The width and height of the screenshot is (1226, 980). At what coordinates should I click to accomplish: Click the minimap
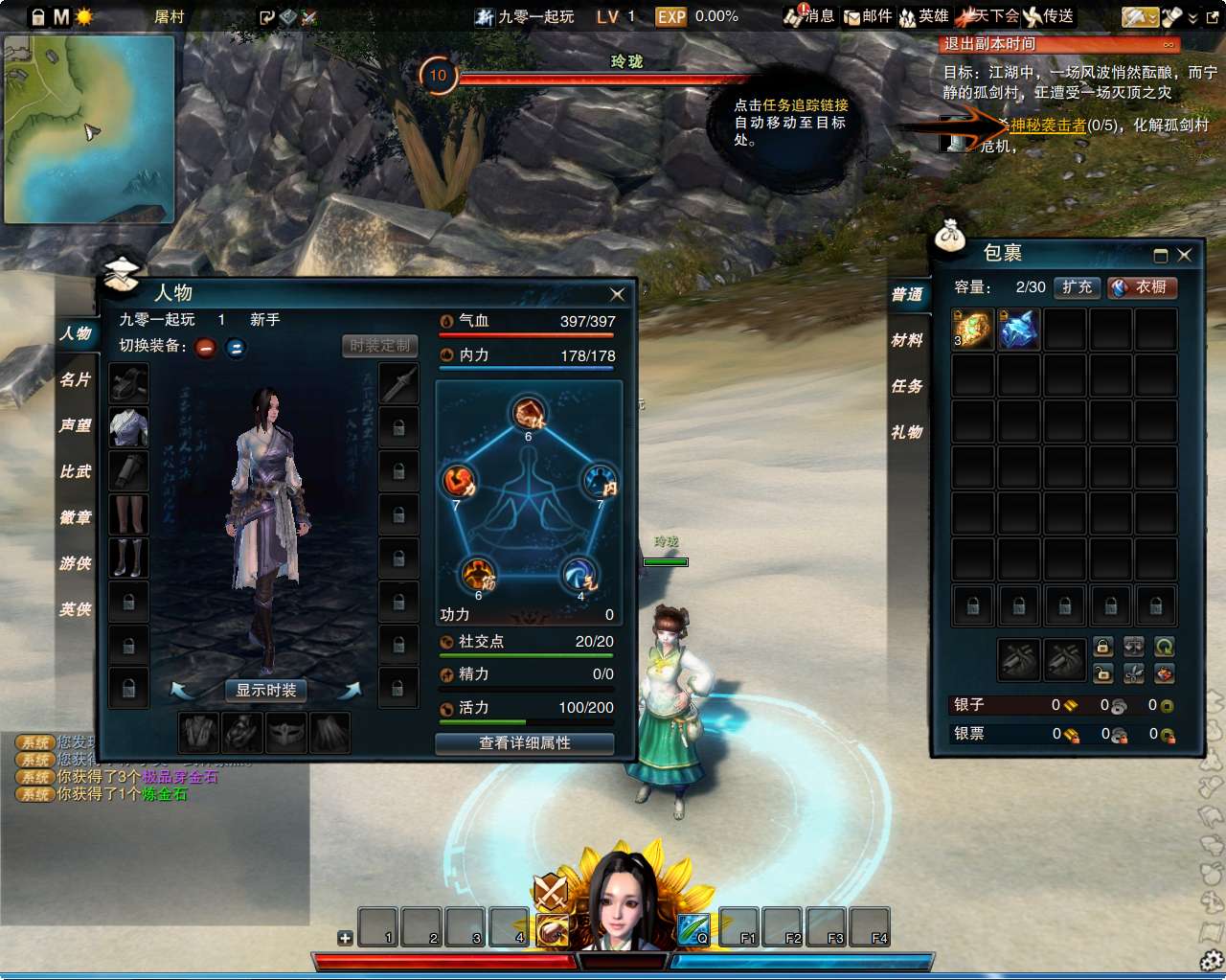coord(89,129)
